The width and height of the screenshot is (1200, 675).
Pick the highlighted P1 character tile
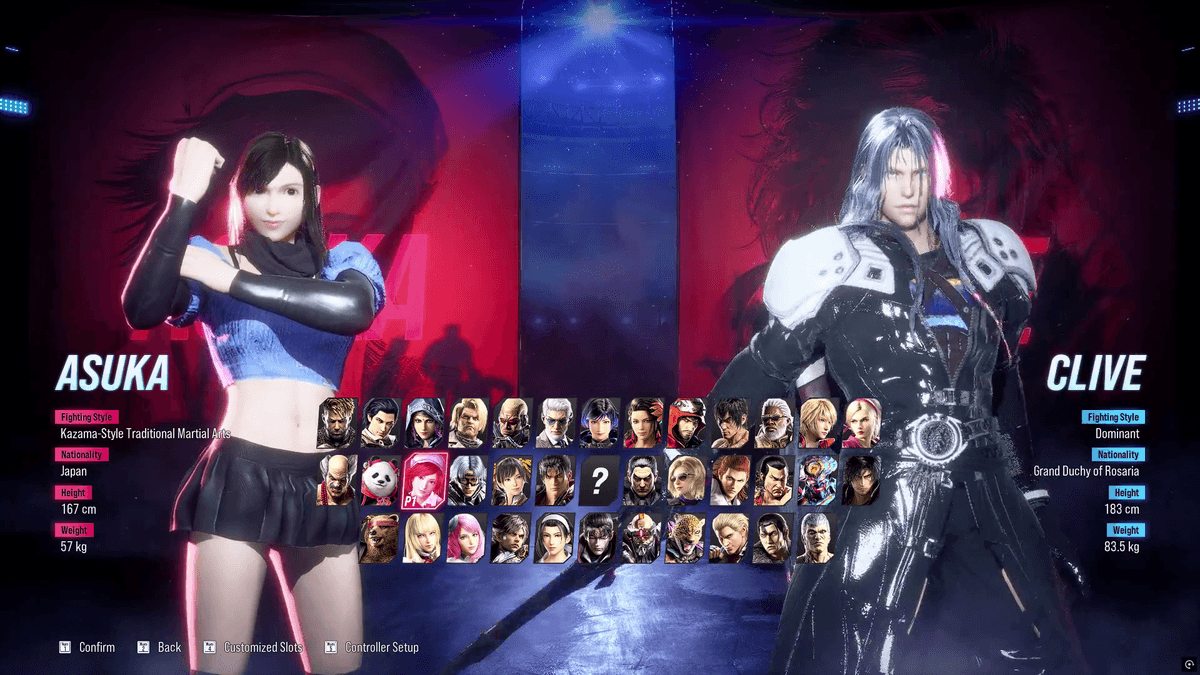423,481
